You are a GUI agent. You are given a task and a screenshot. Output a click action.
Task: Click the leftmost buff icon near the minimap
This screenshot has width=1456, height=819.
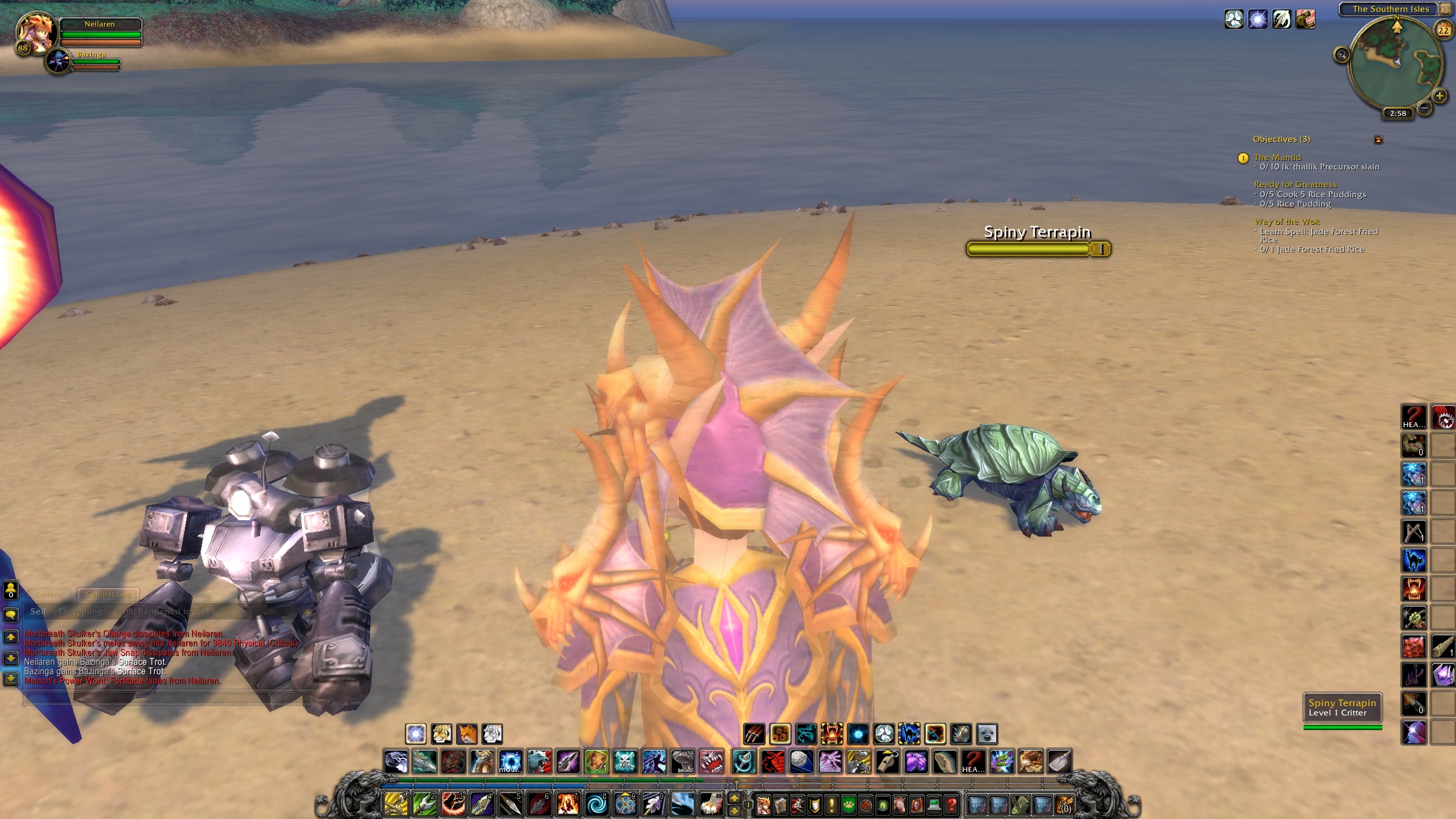pyautogui.click(x=1234, y=19)
